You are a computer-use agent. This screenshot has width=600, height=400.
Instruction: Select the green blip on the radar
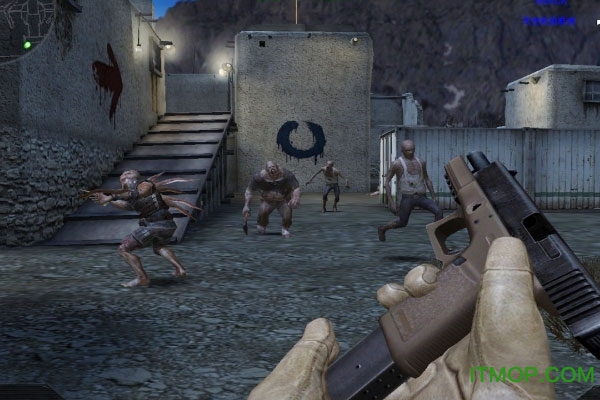[x=28, y=44]
